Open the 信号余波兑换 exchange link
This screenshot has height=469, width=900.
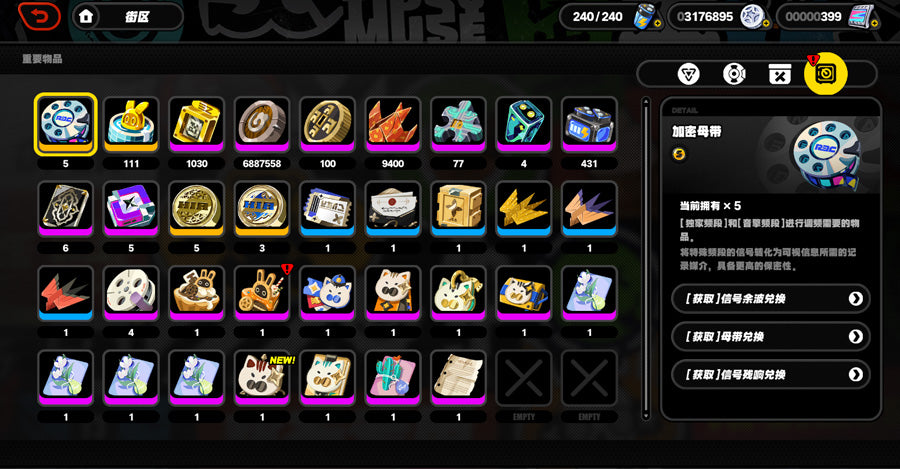770,298
